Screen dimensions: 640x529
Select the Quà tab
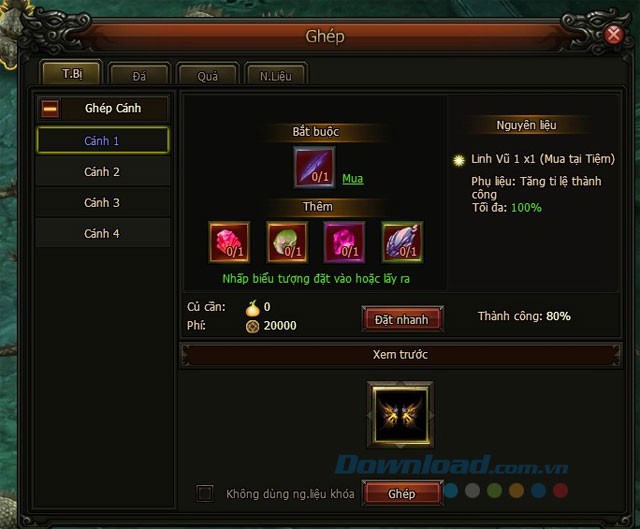point(208,75)
